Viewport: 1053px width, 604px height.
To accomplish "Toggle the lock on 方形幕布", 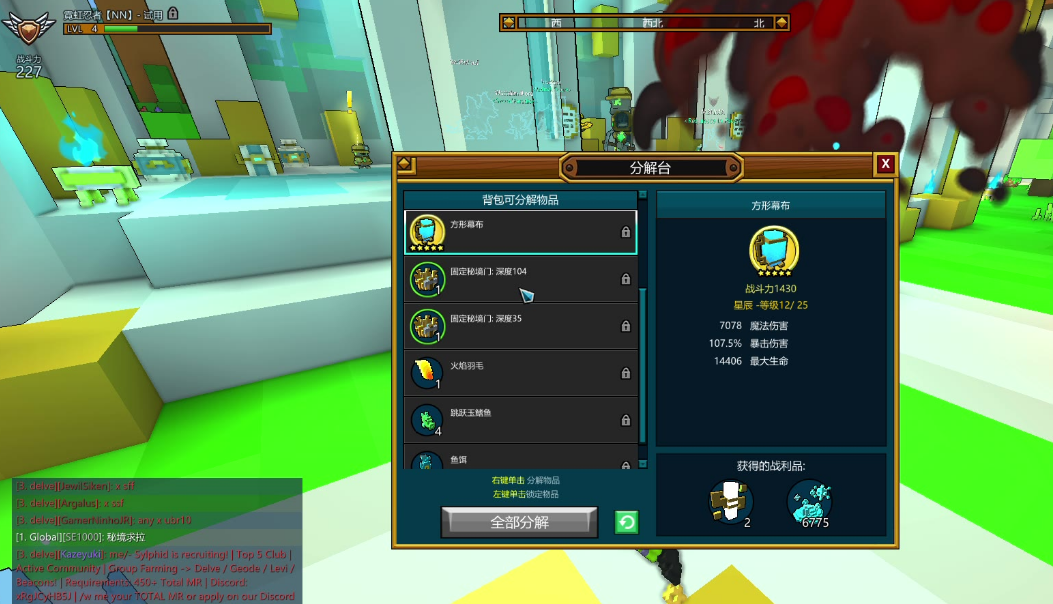I will click(x=626, y=232).
